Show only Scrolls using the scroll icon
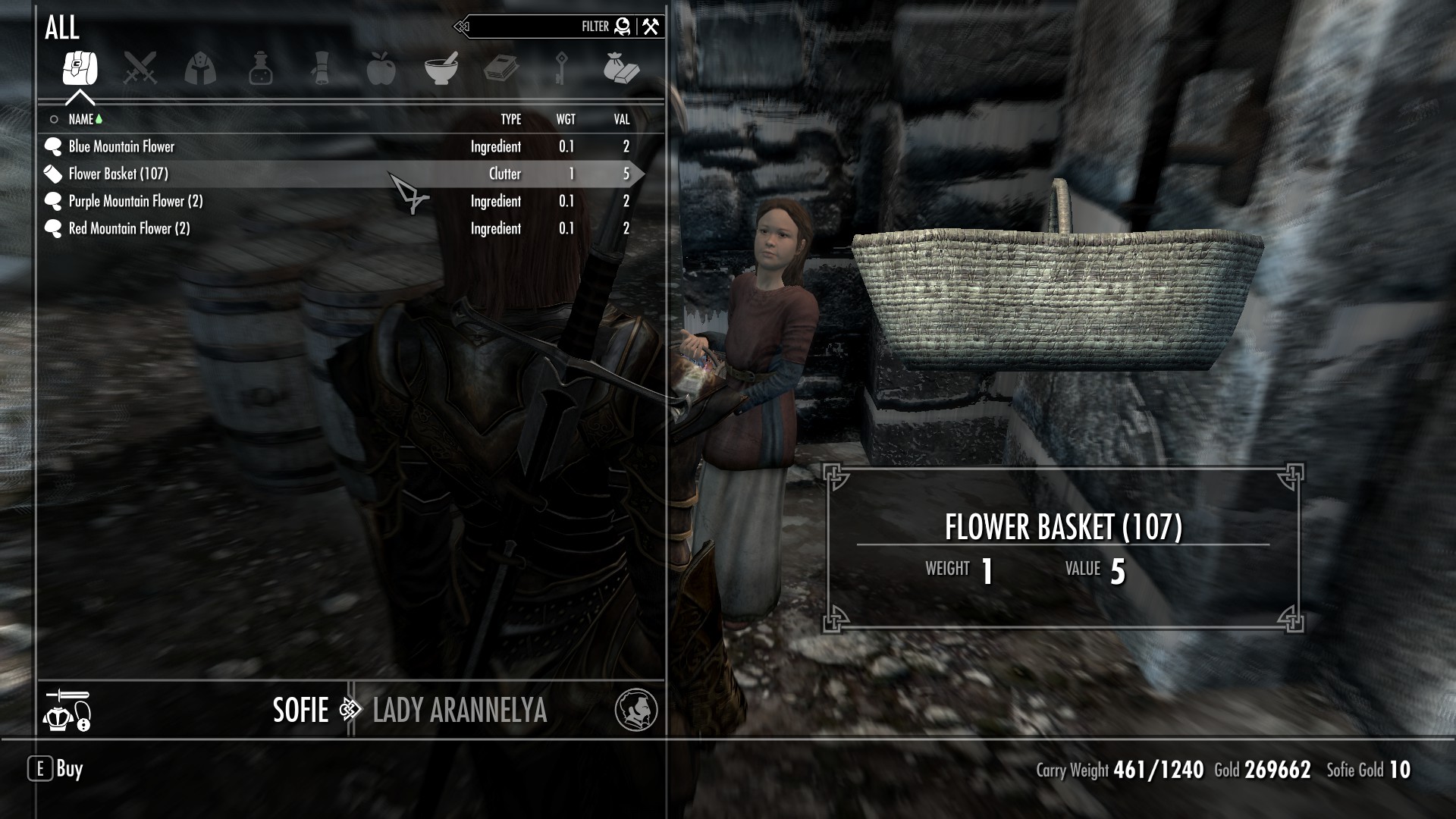Image resolution: width=1456 pixels, height=819 pixels. coord(322,68)
